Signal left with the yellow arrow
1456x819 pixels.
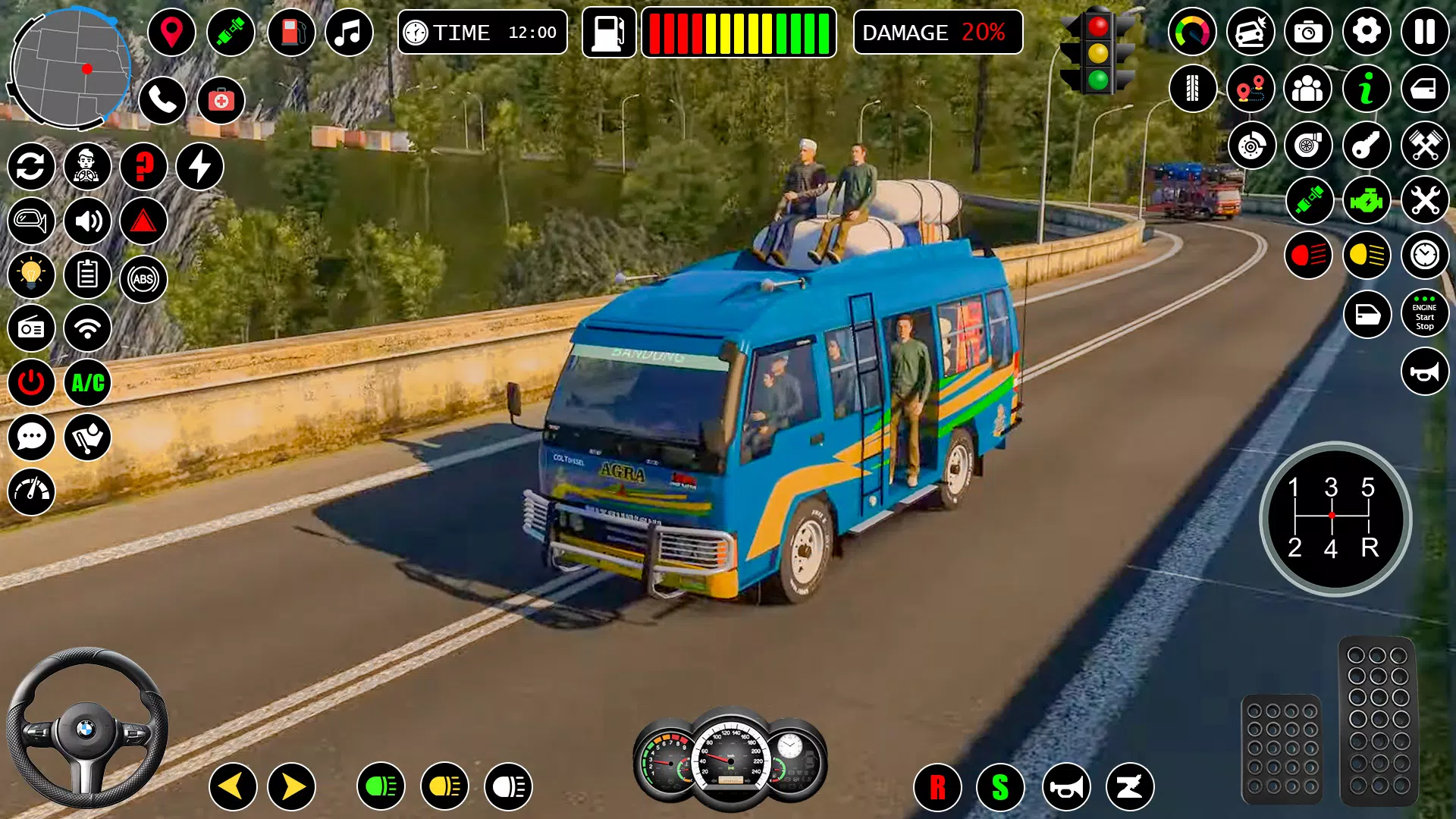232,786
